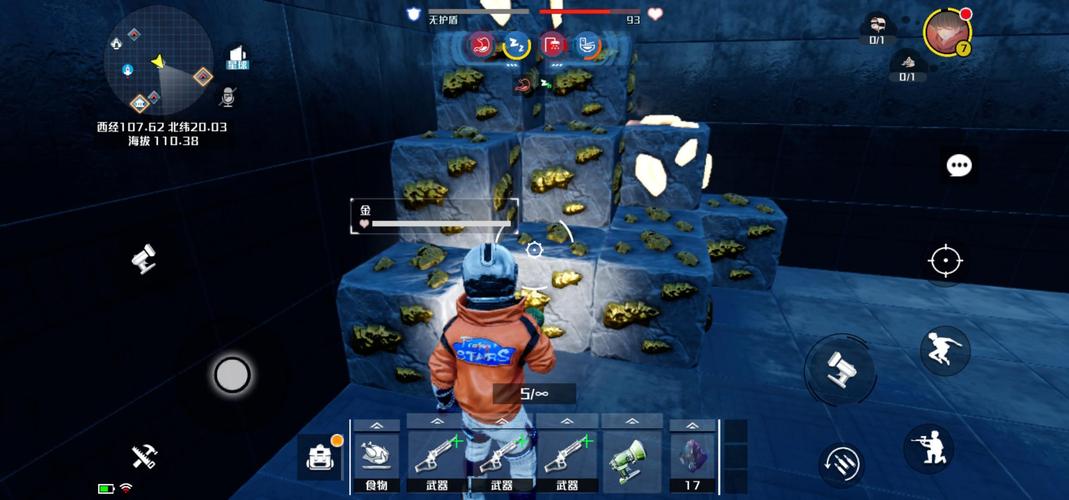The width and height of the screenshot is (1069, 500).
Task: Select the stomach hunger status icon
Action: click(x=482, y=45)
